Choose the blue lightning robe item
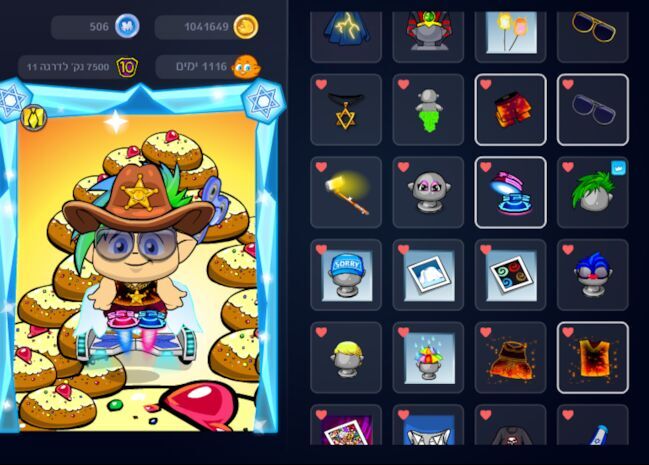 346,28
